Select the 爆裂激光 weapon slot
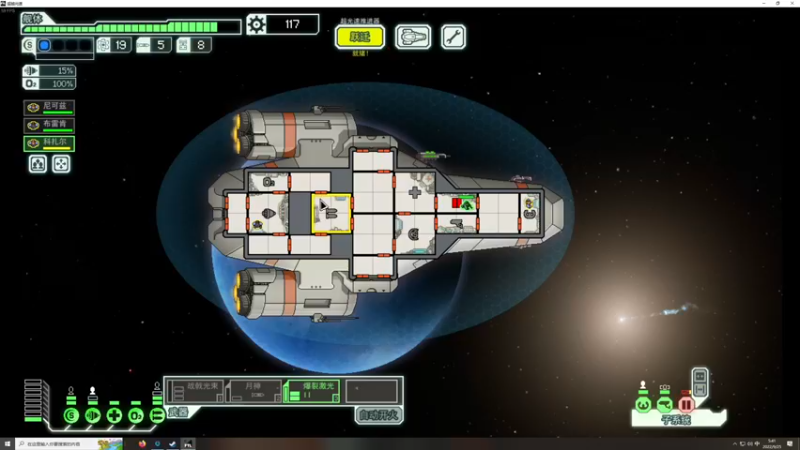 coord(311,390)
